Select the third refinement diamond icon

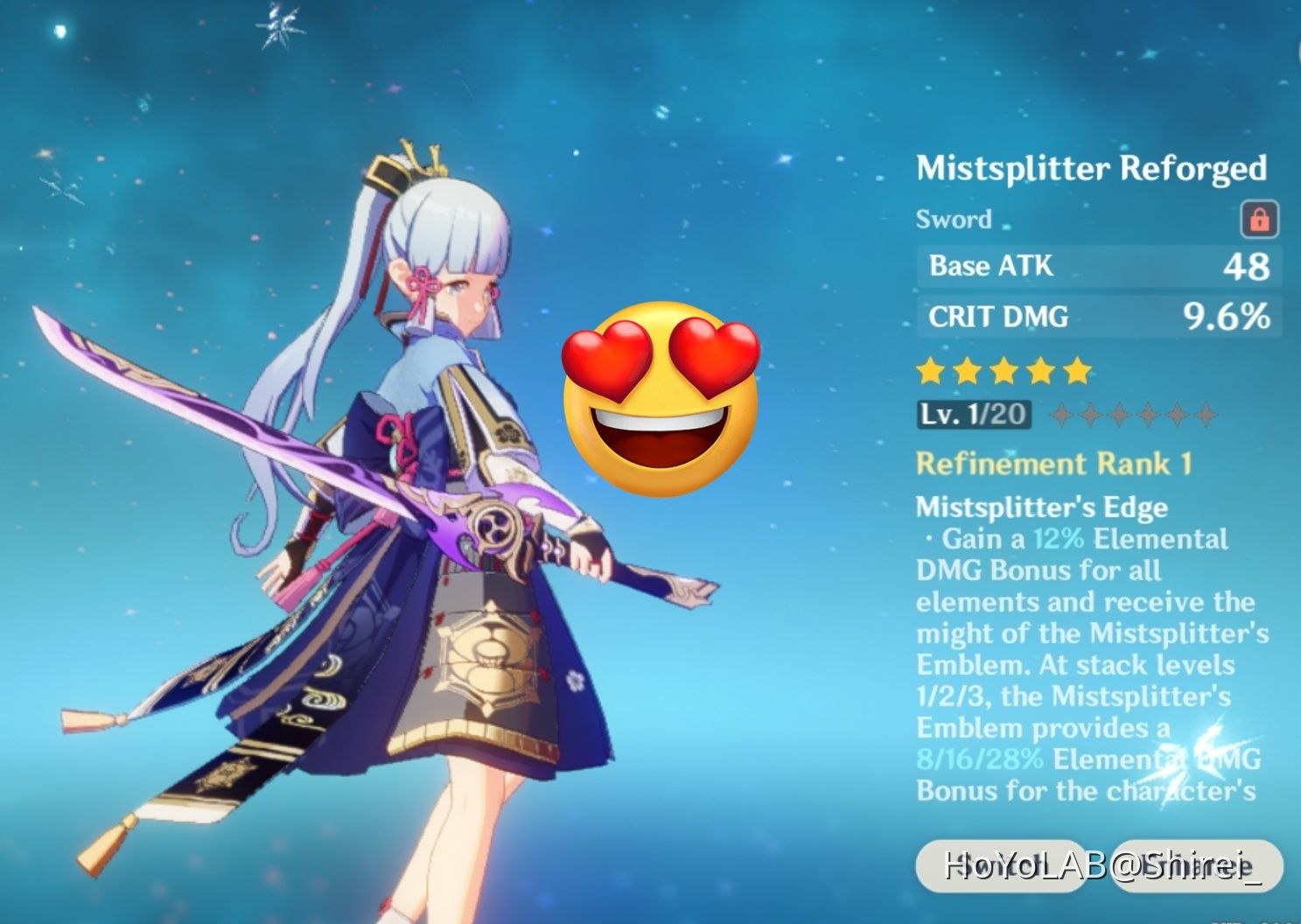[1118, 414]
